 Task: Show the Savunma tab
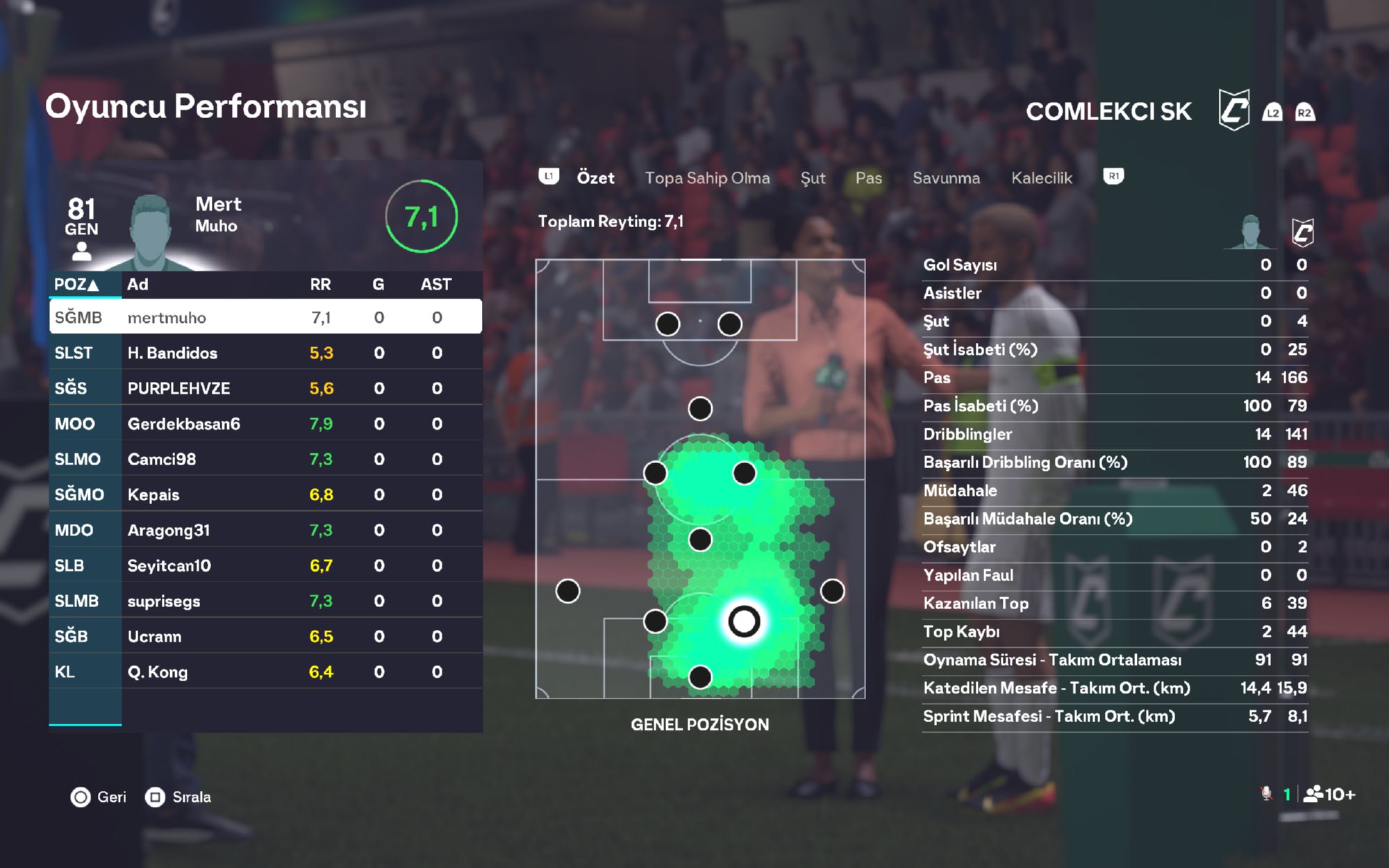pyautogui.click(x=946, y=178)
